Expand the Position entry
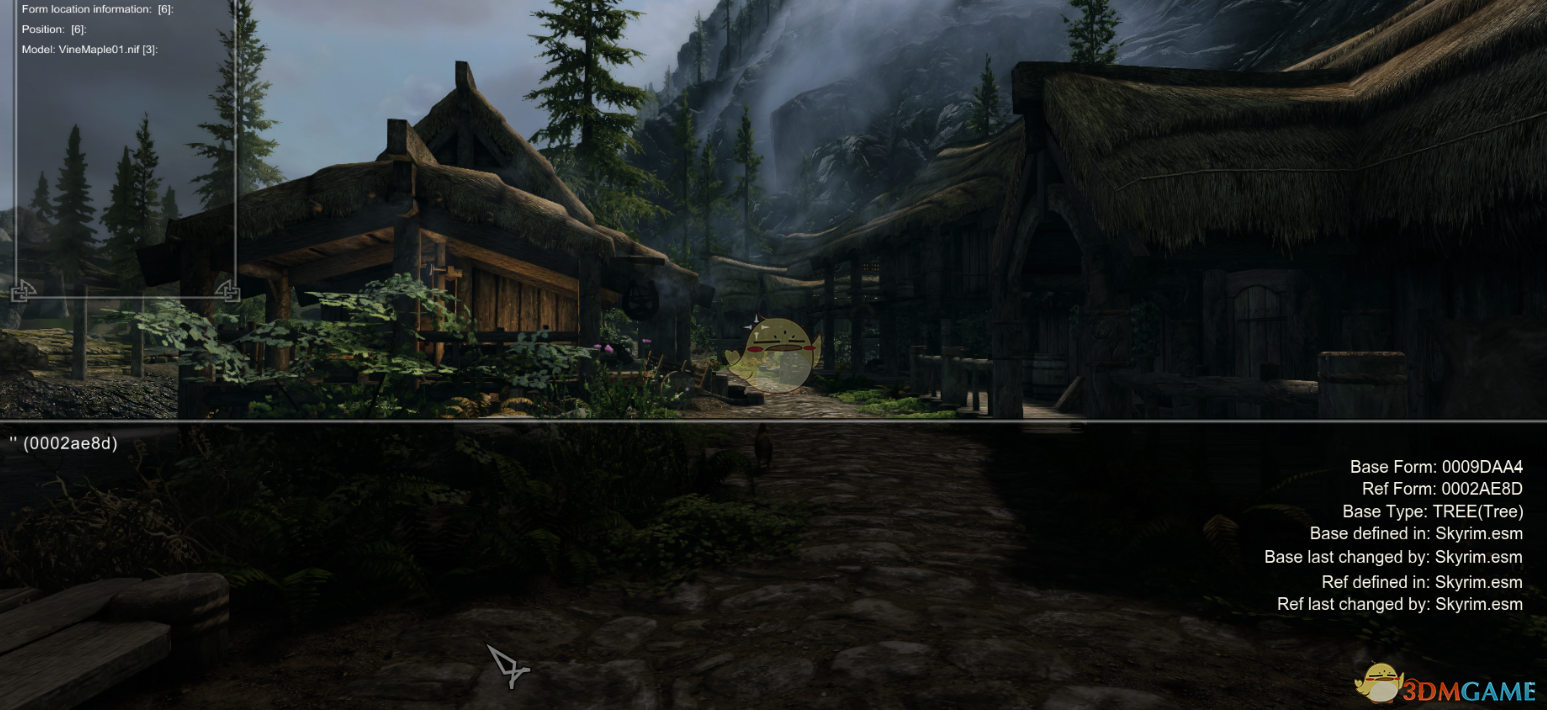The height and width of the screenshot is (710, 1547). 53,30
